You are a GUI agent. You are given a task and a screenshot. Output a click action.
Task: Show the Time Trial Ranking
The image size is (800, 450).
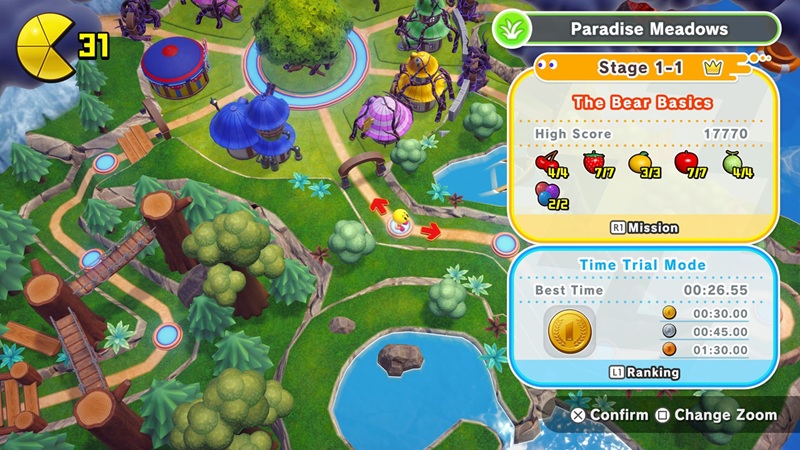644,372
